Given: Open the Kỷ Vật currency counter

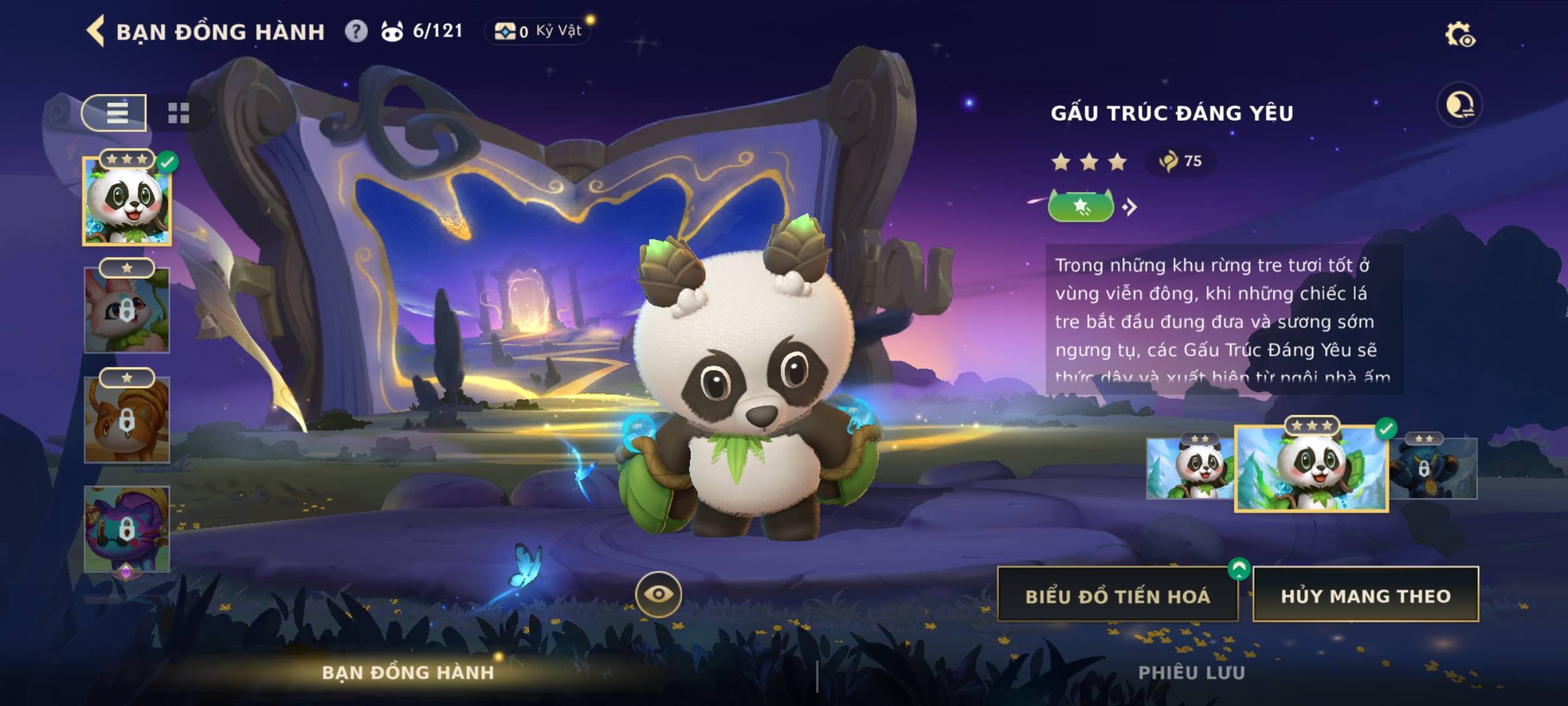Looking at the screenshot, I should click(537, 31).
